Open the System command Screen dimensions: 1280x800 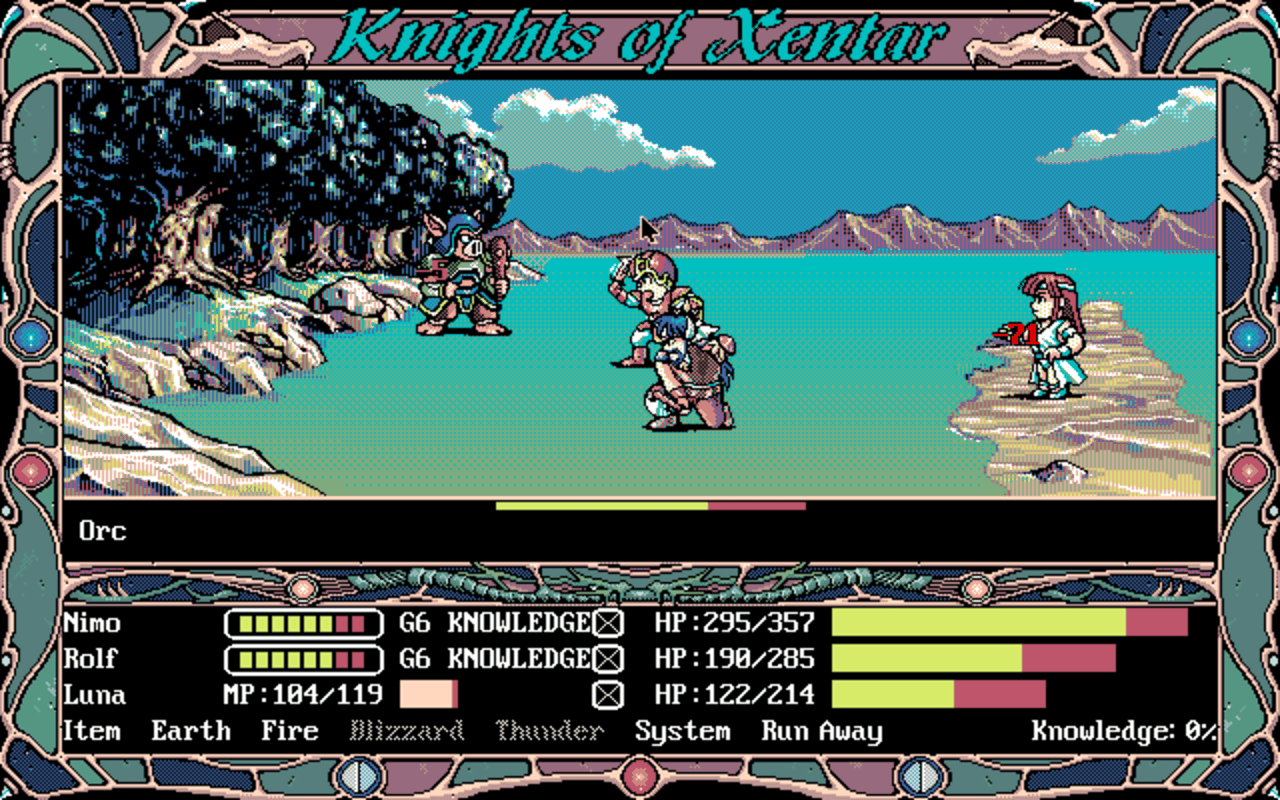click(x=683, y=731)
